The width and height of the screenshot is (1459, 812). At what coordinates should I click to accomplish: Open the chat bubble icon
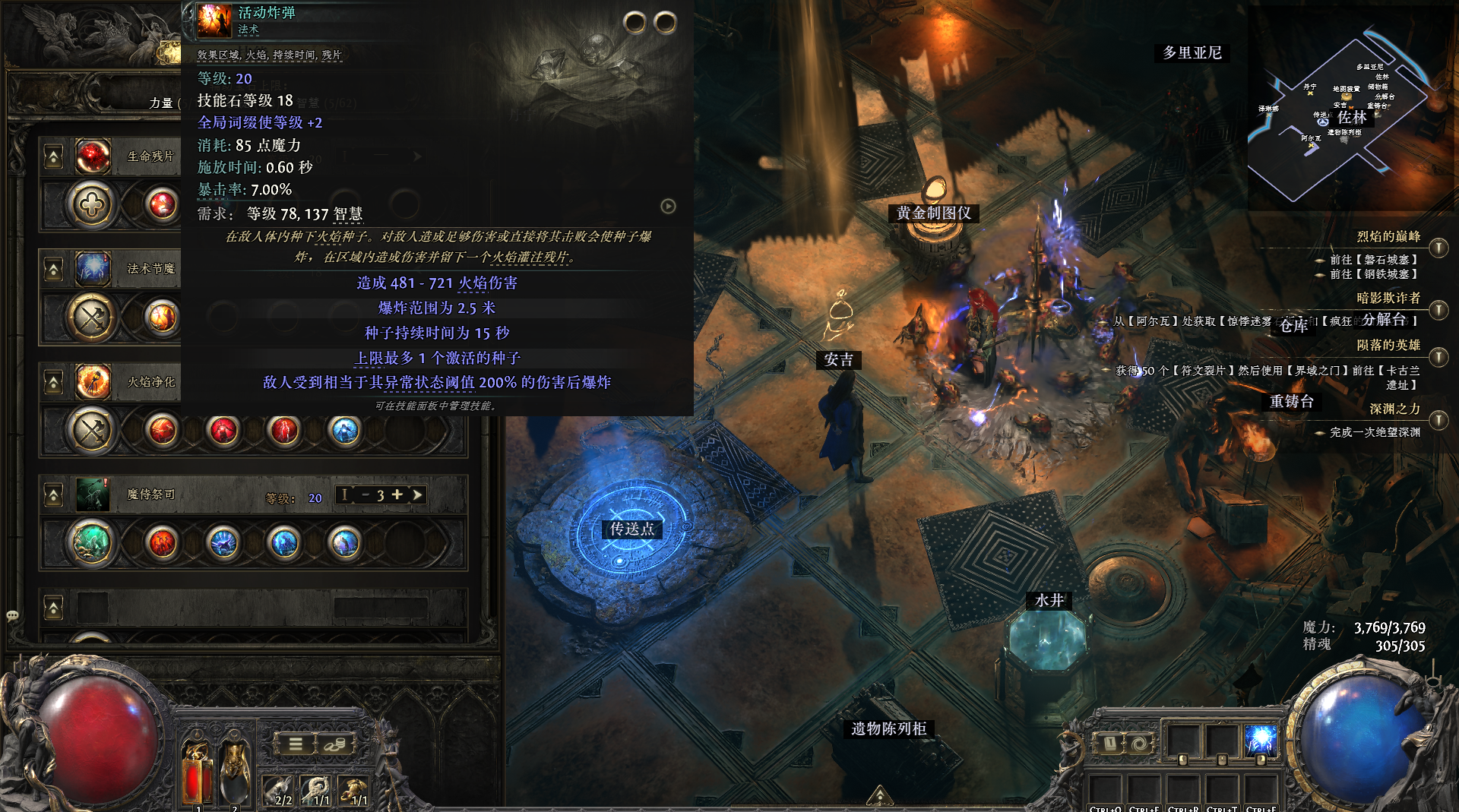click(x=12, y=615)
